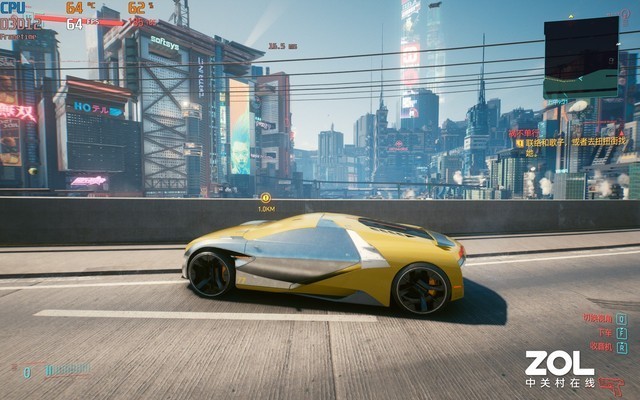Select the yellow quest waypoint marker

(x=266, y=198)
